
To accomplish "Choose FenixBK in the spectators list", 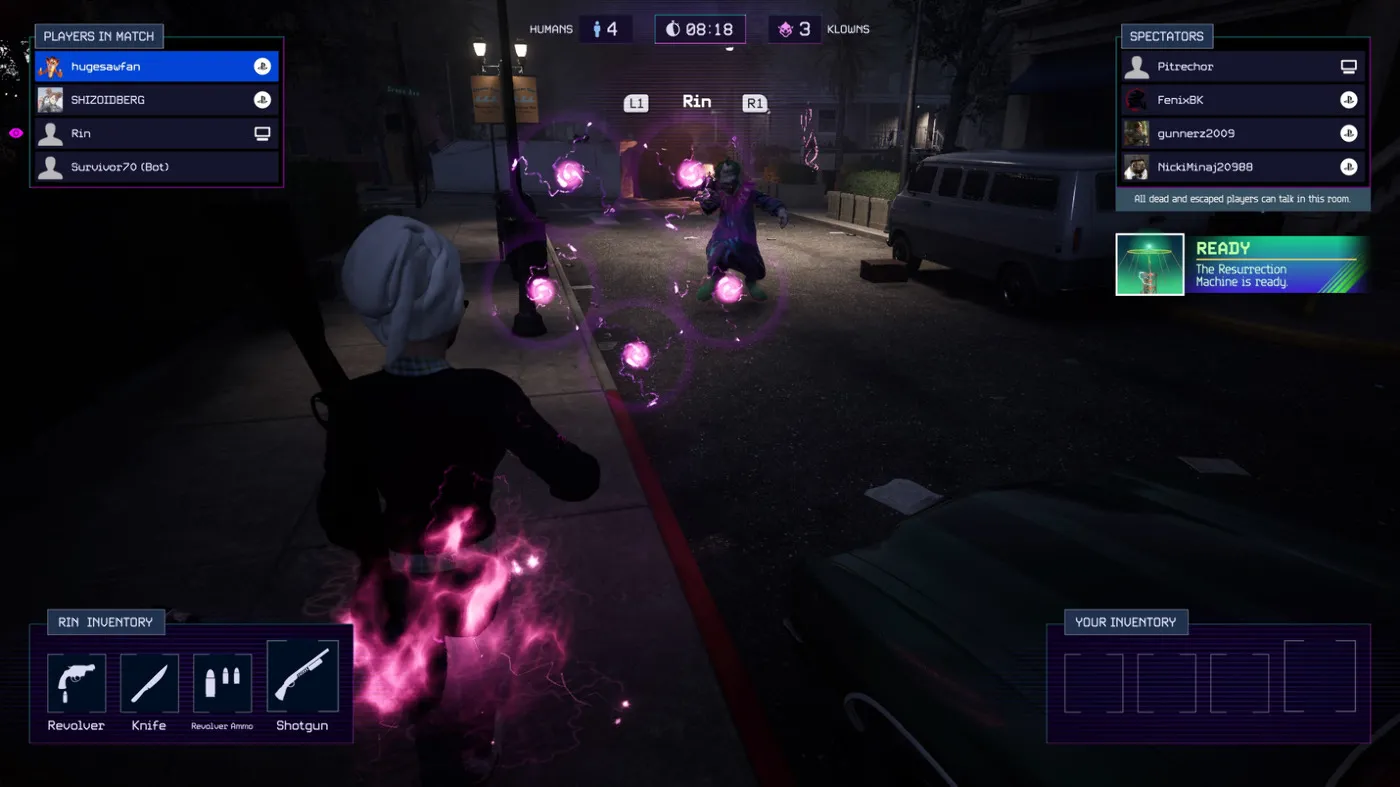I will pos(1242,100).
